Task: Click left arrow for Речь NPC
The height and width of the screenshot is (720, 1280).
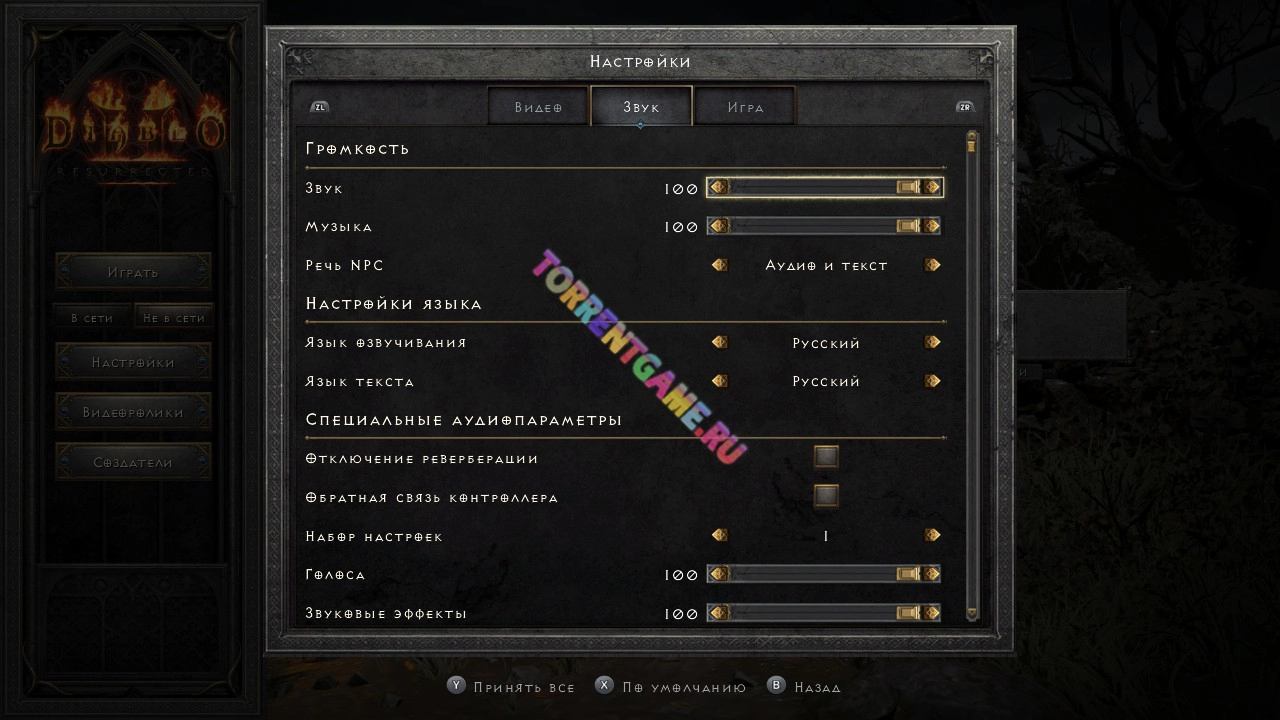Action: click(x=719, y=265)
